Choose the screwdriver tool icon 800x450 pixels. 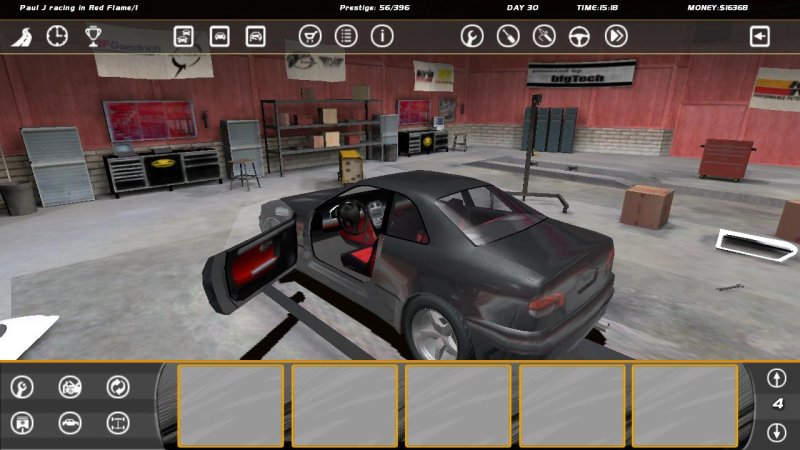click(x=507, y=37)
